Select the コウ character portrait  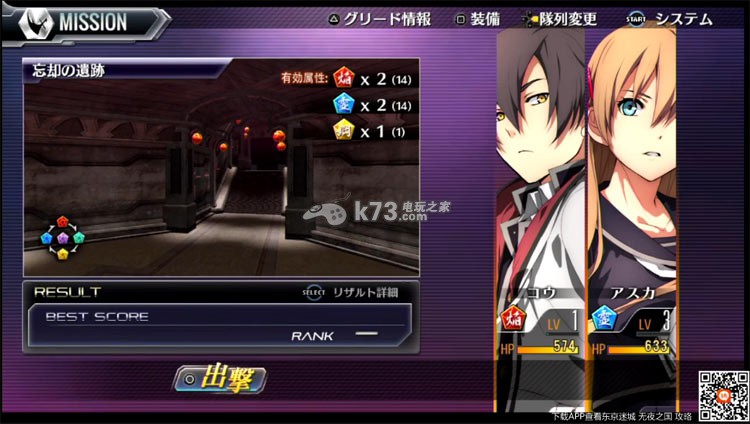point(540,180)
